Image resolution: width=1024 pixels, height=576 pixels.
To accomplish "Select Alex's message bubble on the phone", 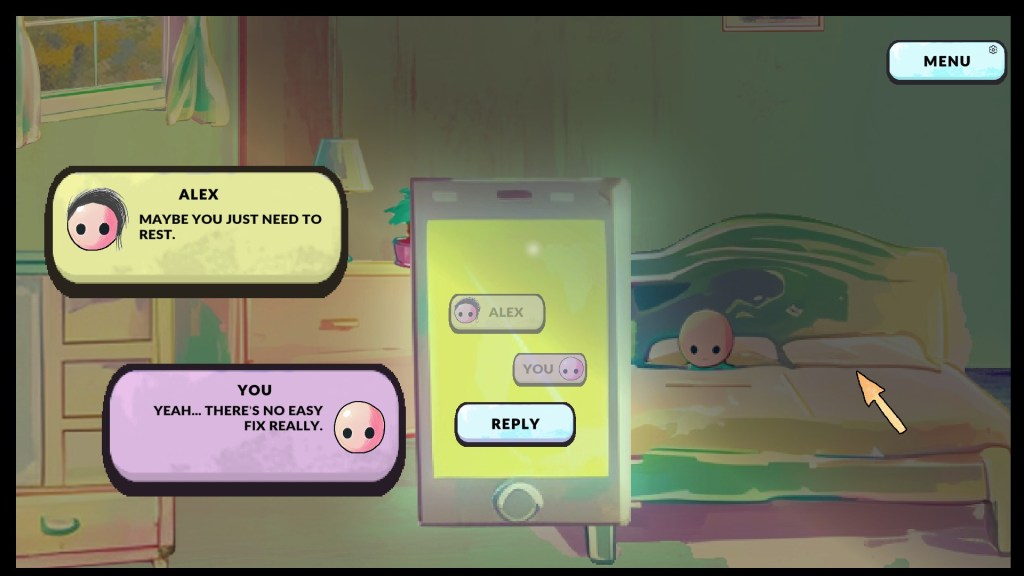I will click(497, 313).
